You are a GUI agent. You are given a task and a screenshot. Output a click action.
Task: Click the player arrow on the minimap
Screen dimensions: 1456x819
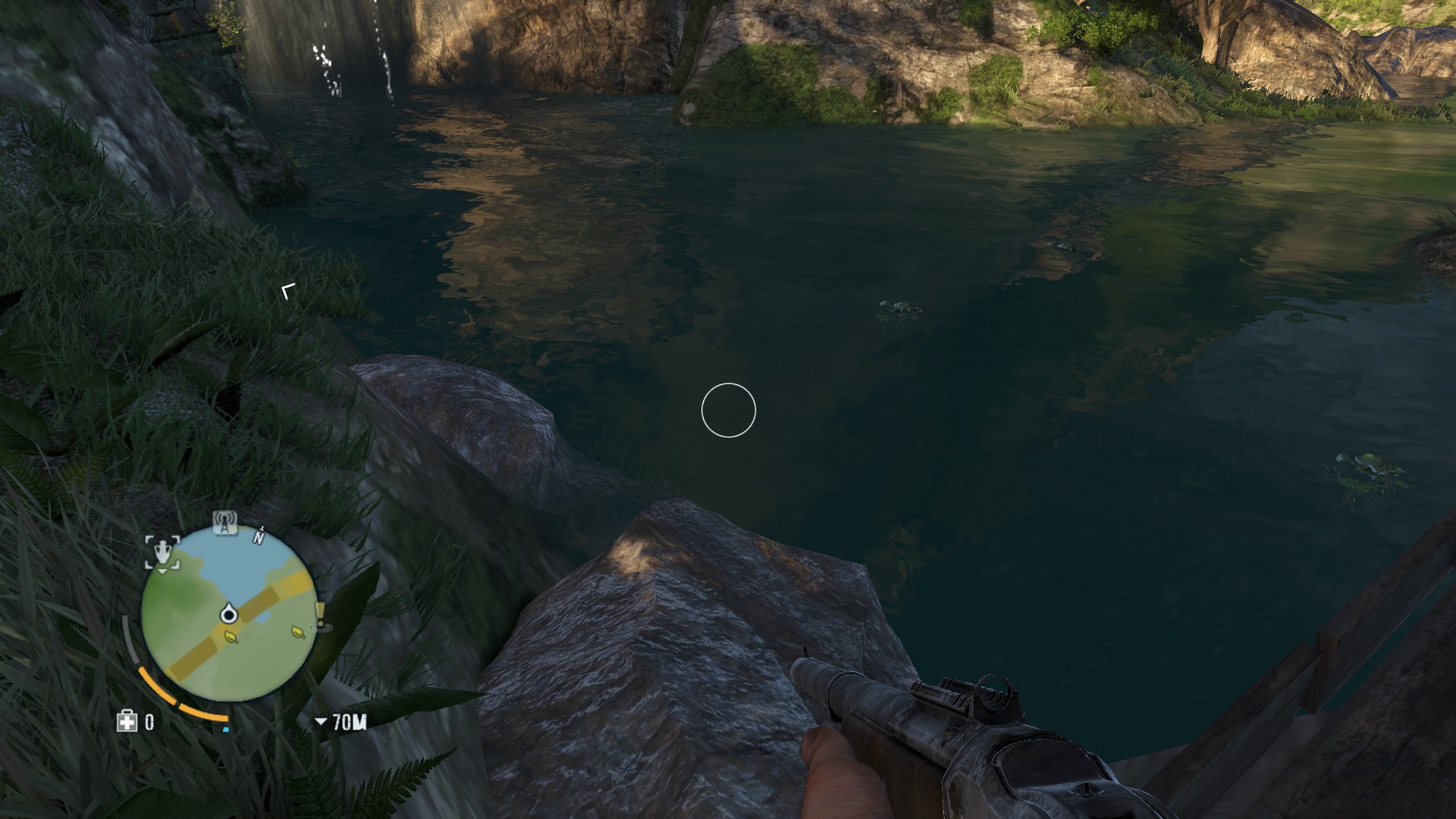[229, 614]
